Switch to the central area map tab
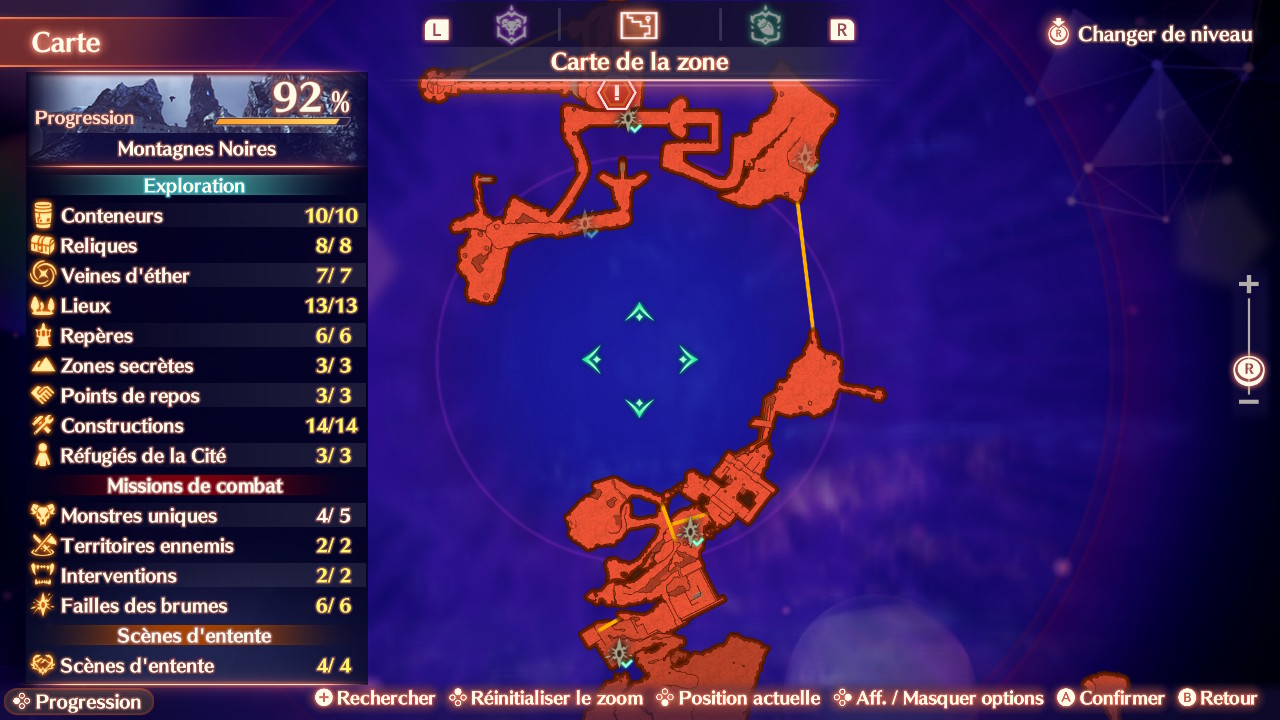 638,26
